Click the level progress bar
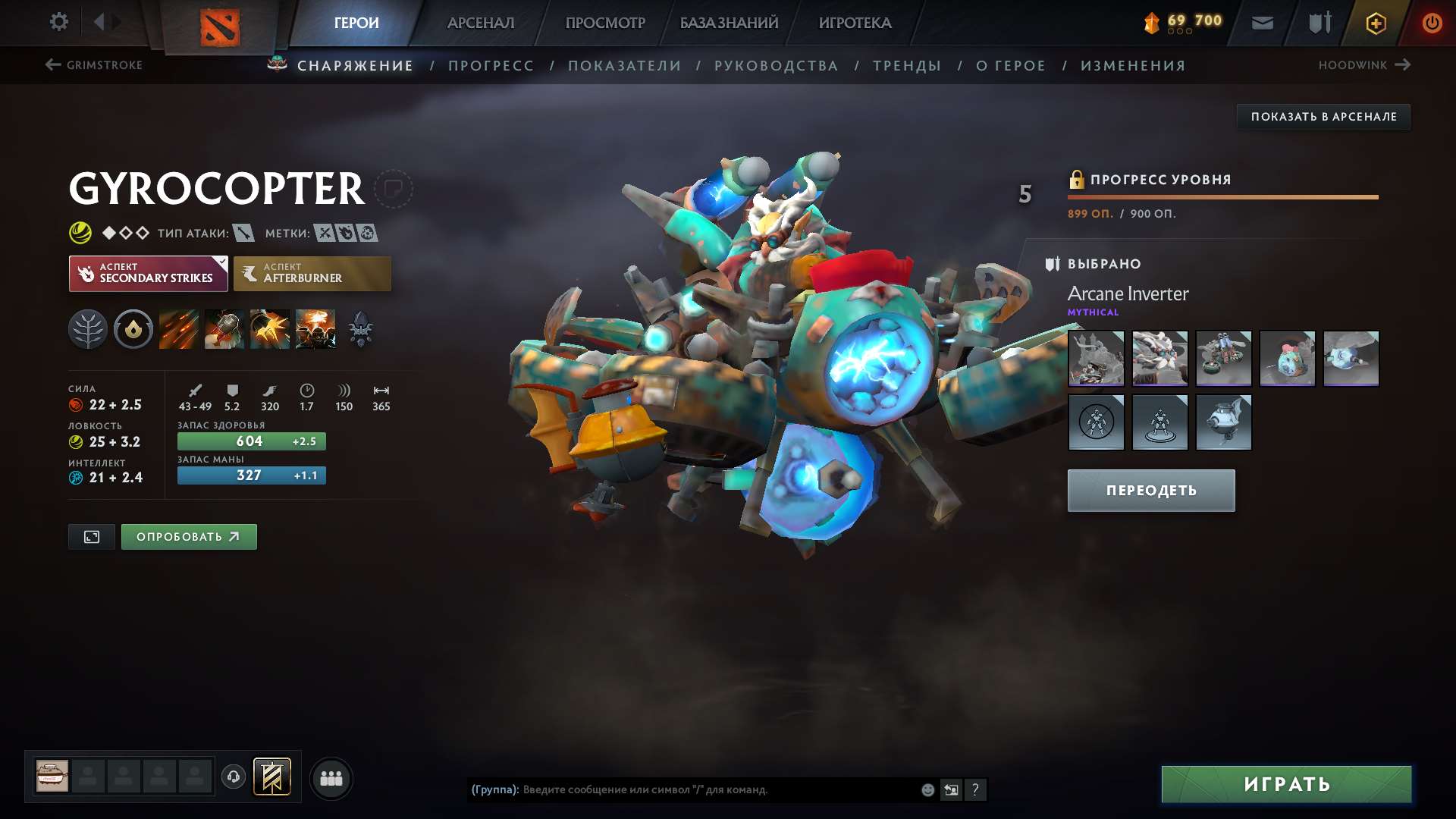 click(x=1222, y=196)
